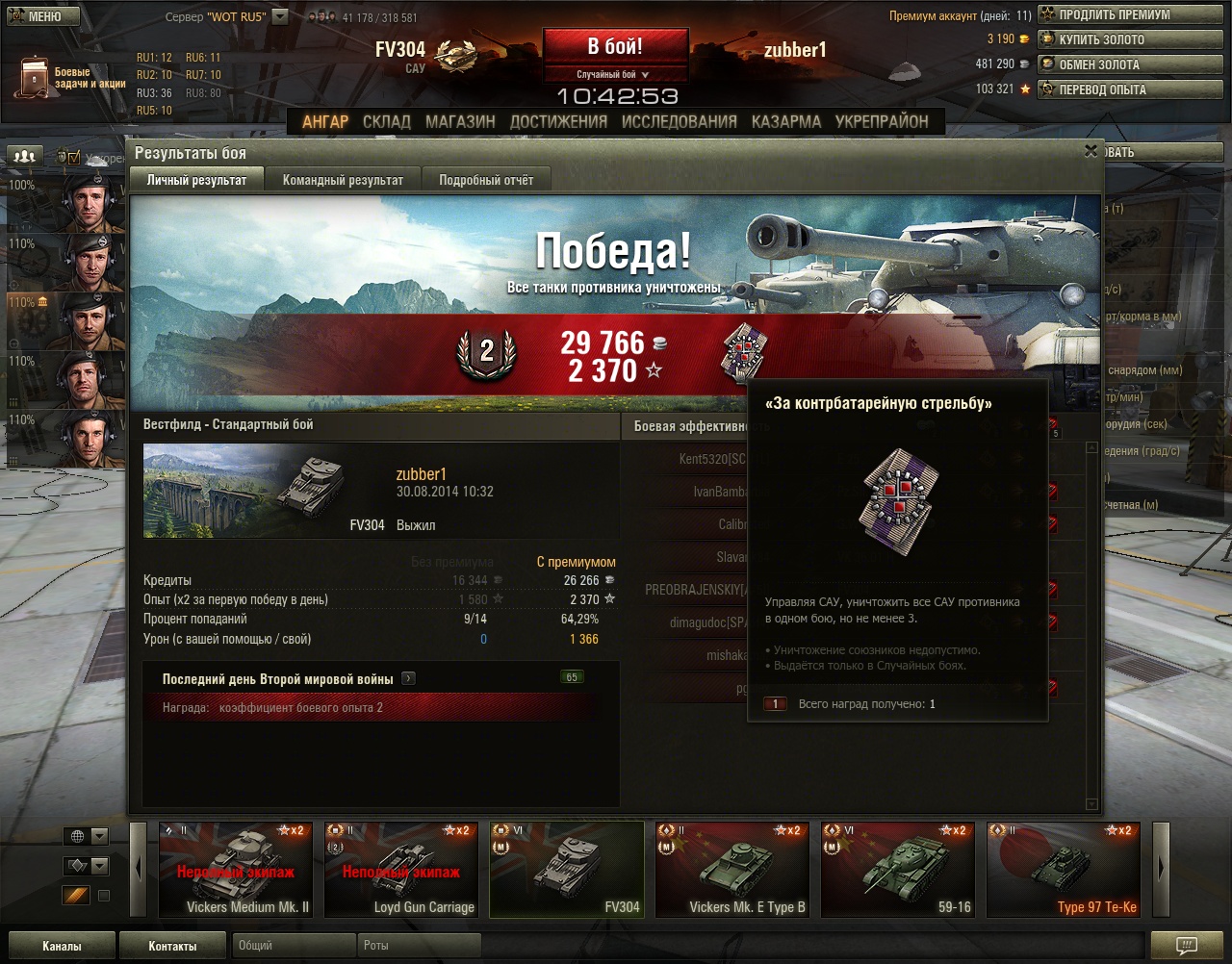
Task: Open the Подробный отчёт tab
Action: [x=486, y=180]
